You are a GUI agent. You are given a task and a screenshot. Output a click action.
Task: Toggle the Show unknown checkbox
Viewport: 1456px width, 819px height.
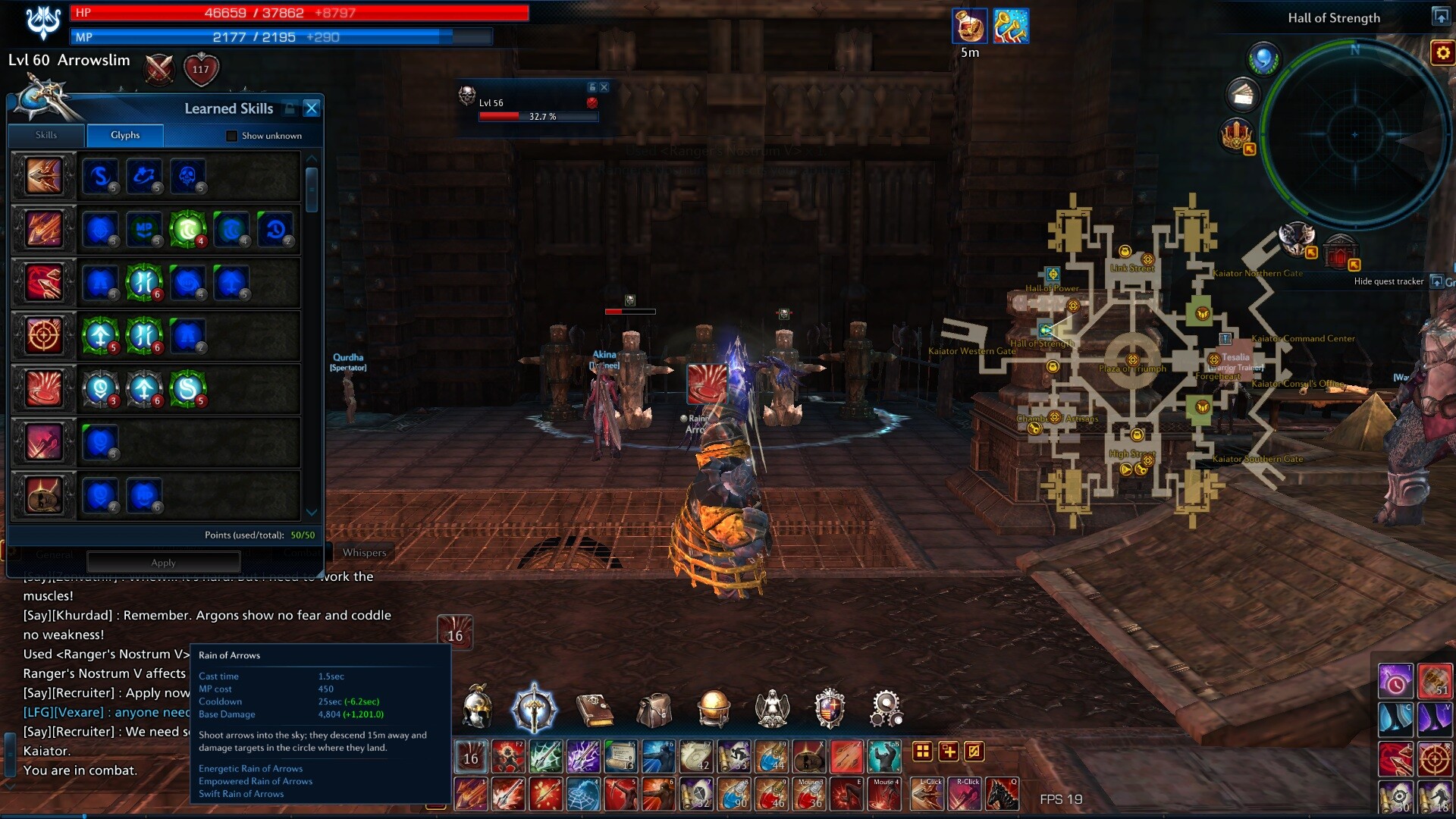(232, 136)
